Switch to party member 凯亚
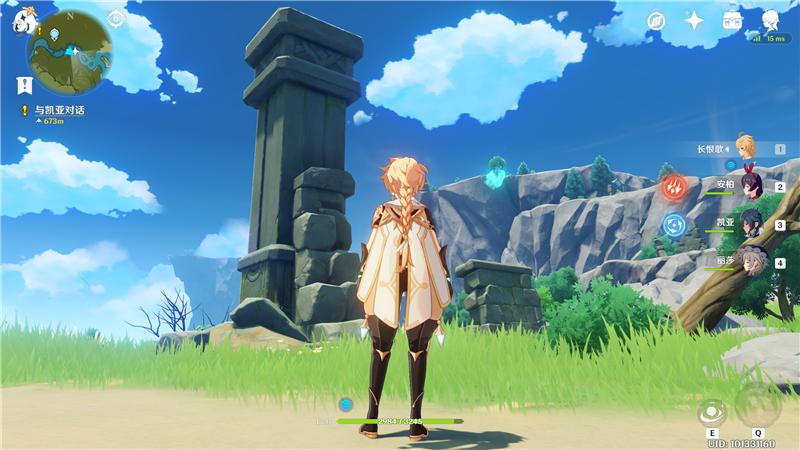800x450 pixels. [749, 224]
